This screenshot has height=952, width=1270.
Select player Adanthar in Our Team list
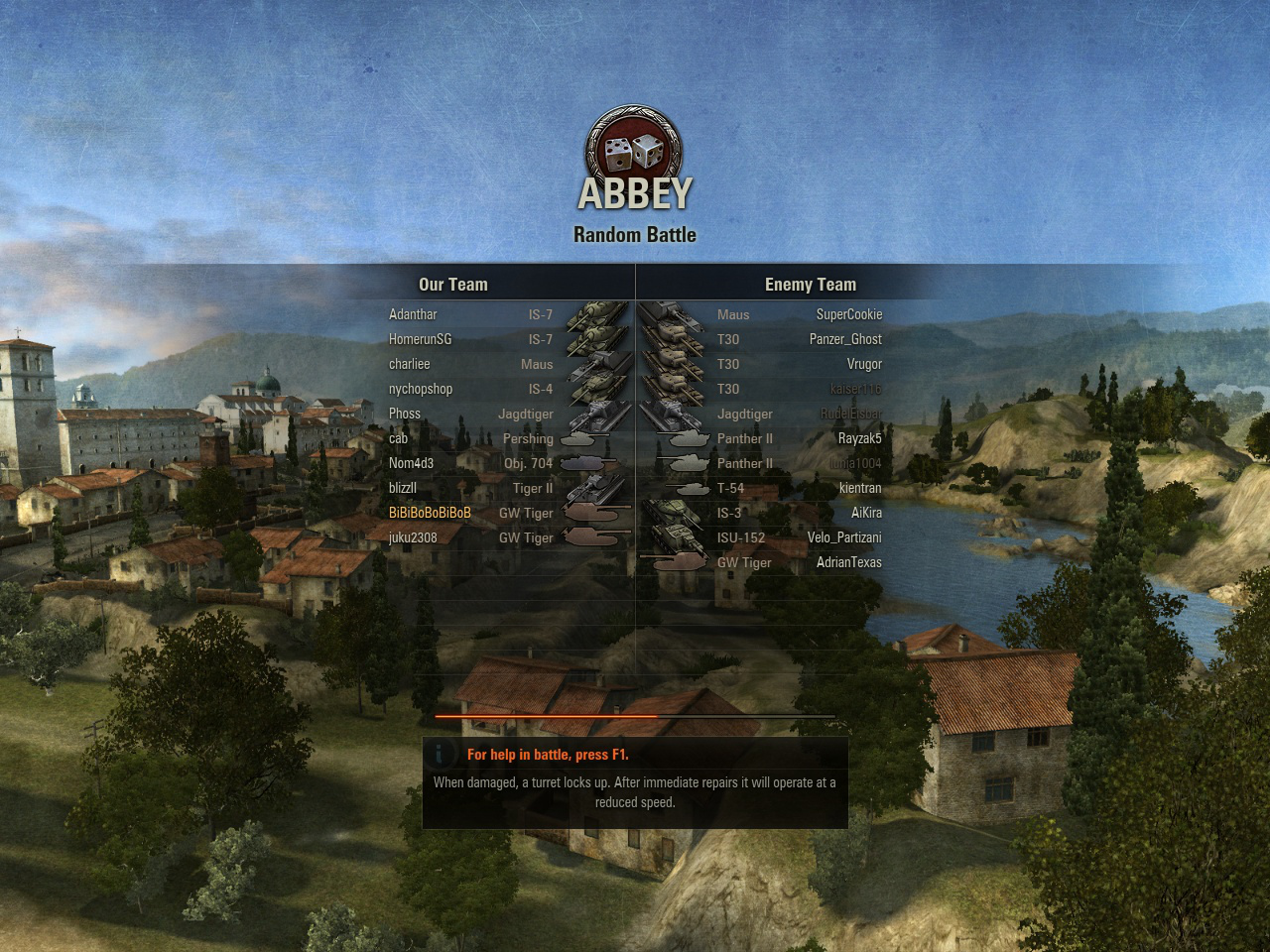pos(413,314)
